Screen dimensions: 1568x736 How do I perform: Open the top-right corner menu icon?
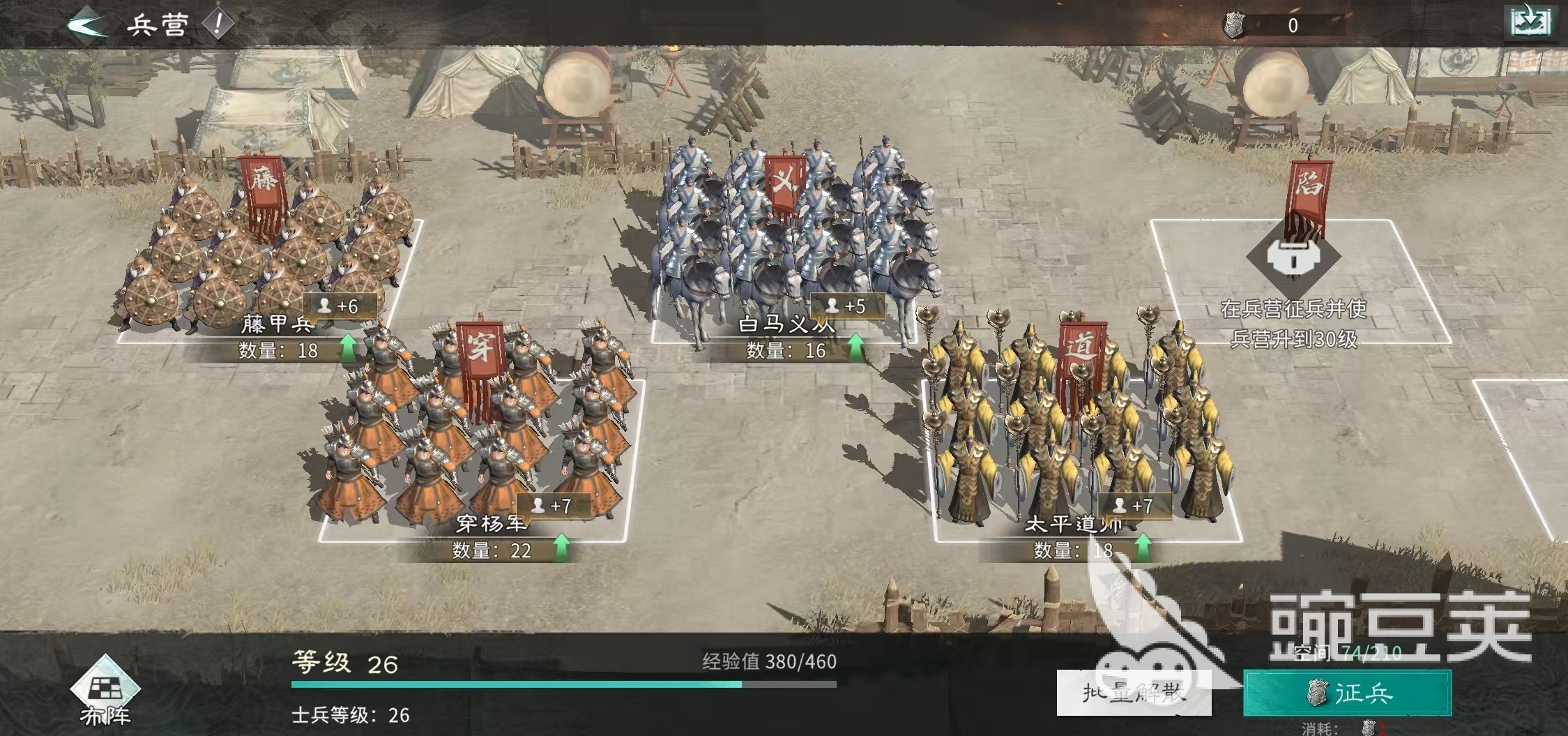pyautogui.click(x=1530, y=22)
